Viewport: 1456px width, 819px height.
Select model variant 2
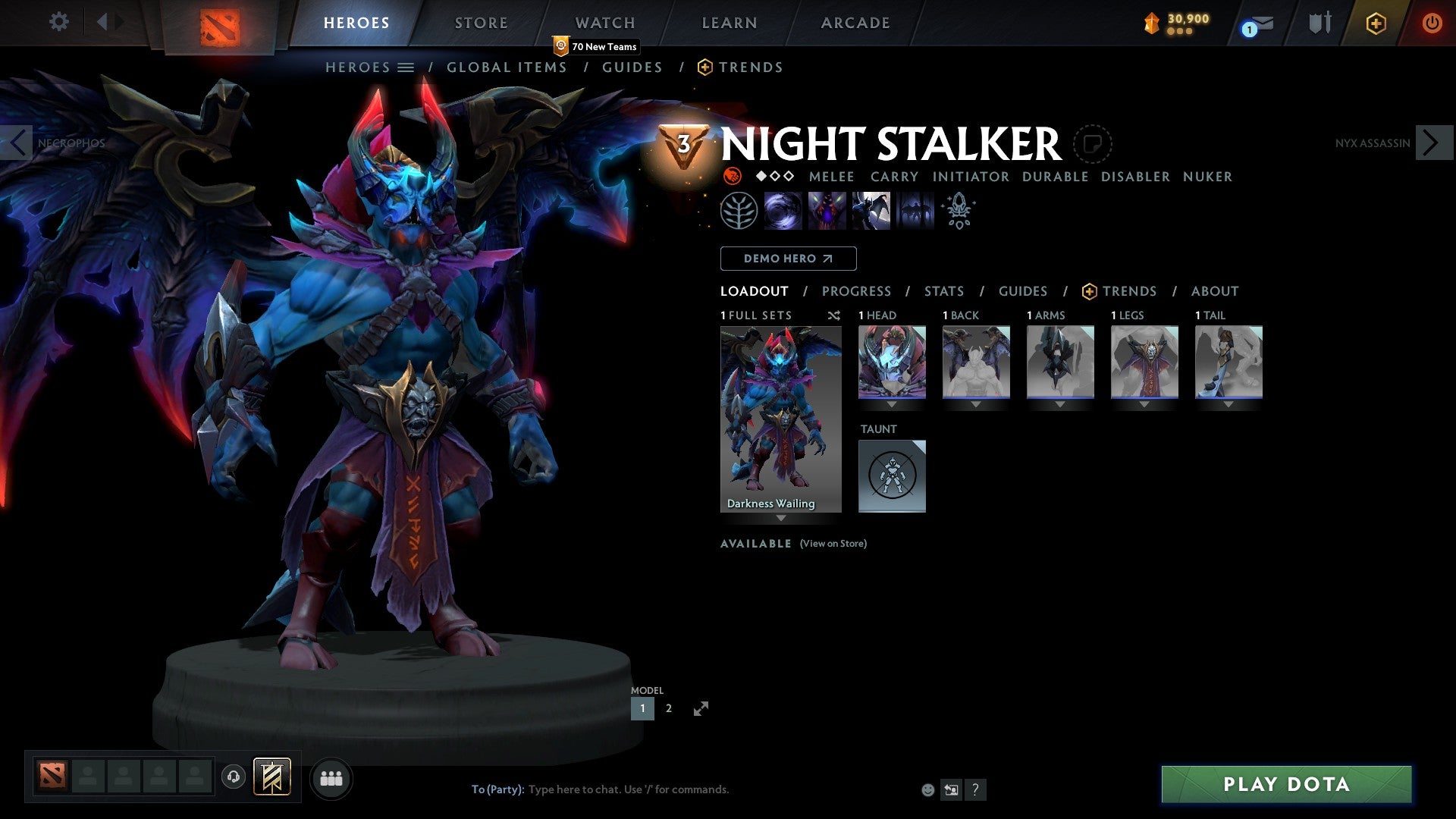(668, 708)
